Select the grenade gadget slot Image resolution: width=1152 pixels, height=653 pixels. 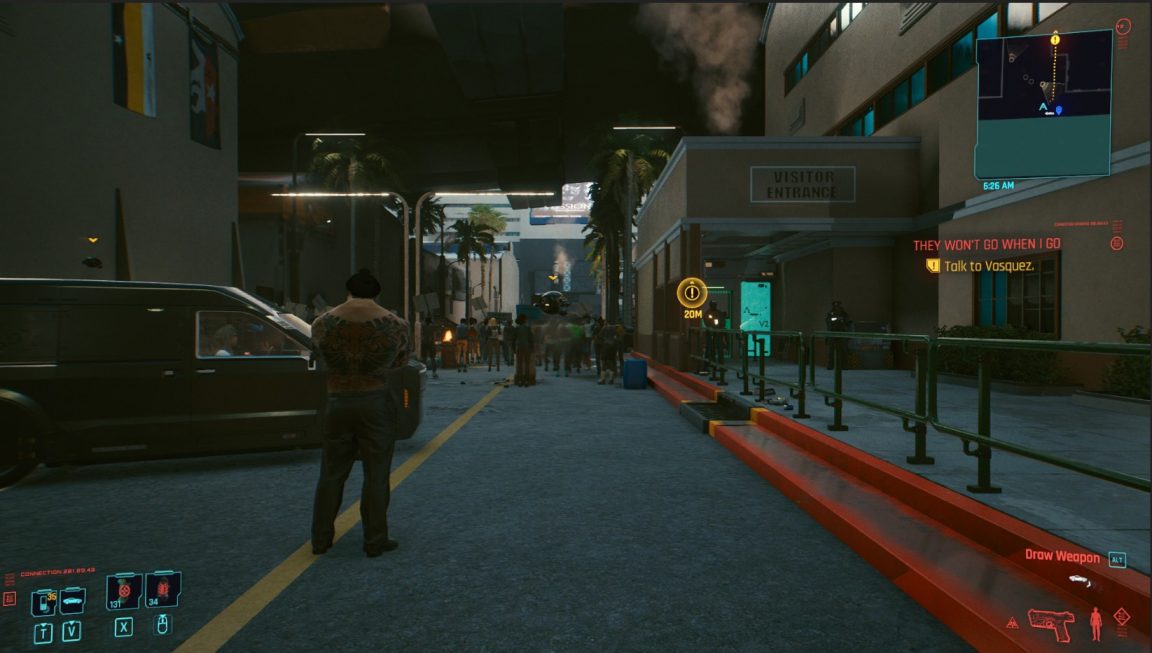pyautogui.click(x=162, y=590)
